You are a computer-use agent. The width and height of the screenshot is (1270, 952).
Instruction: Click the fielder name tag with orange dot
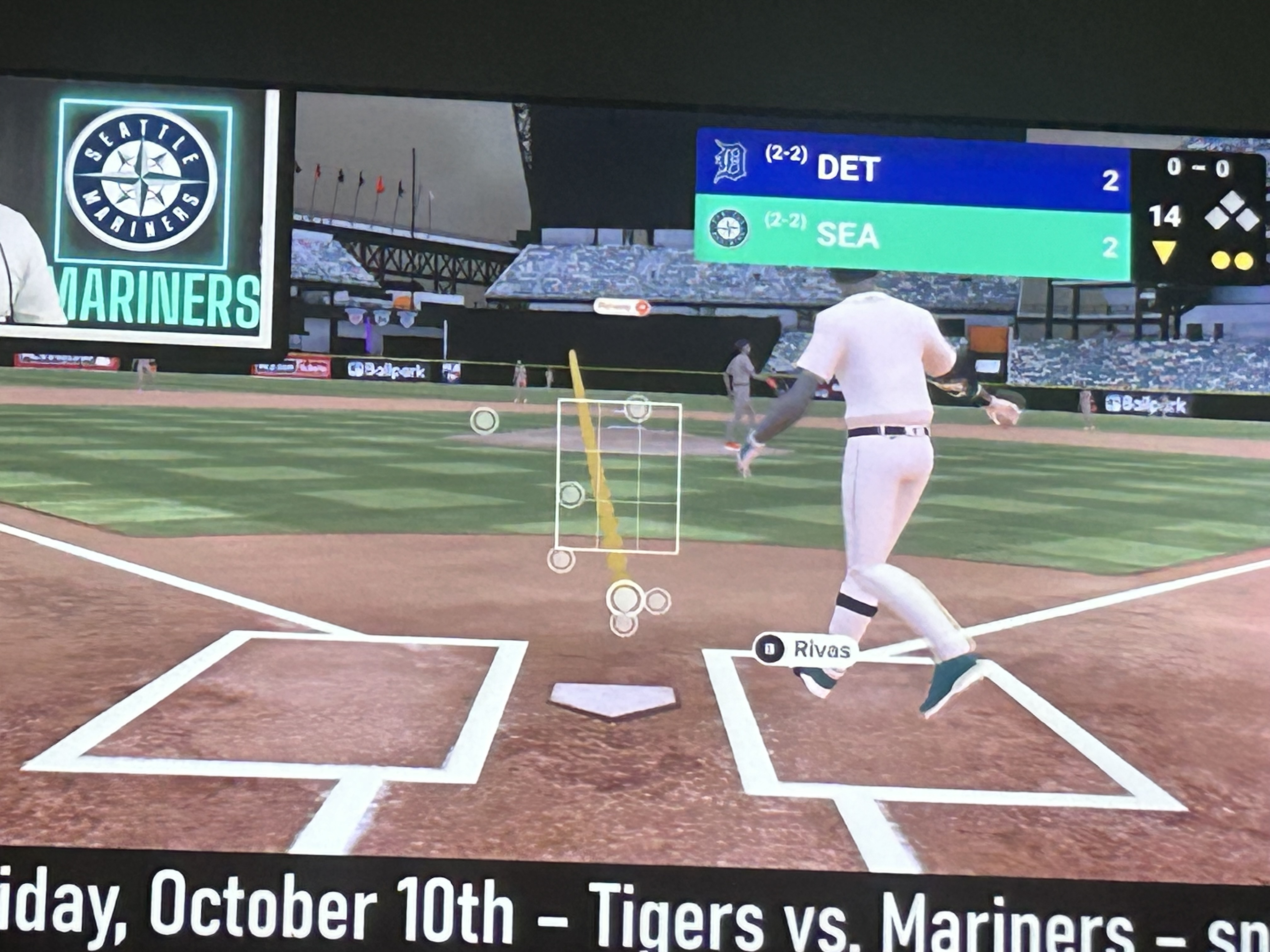point(622,307)
